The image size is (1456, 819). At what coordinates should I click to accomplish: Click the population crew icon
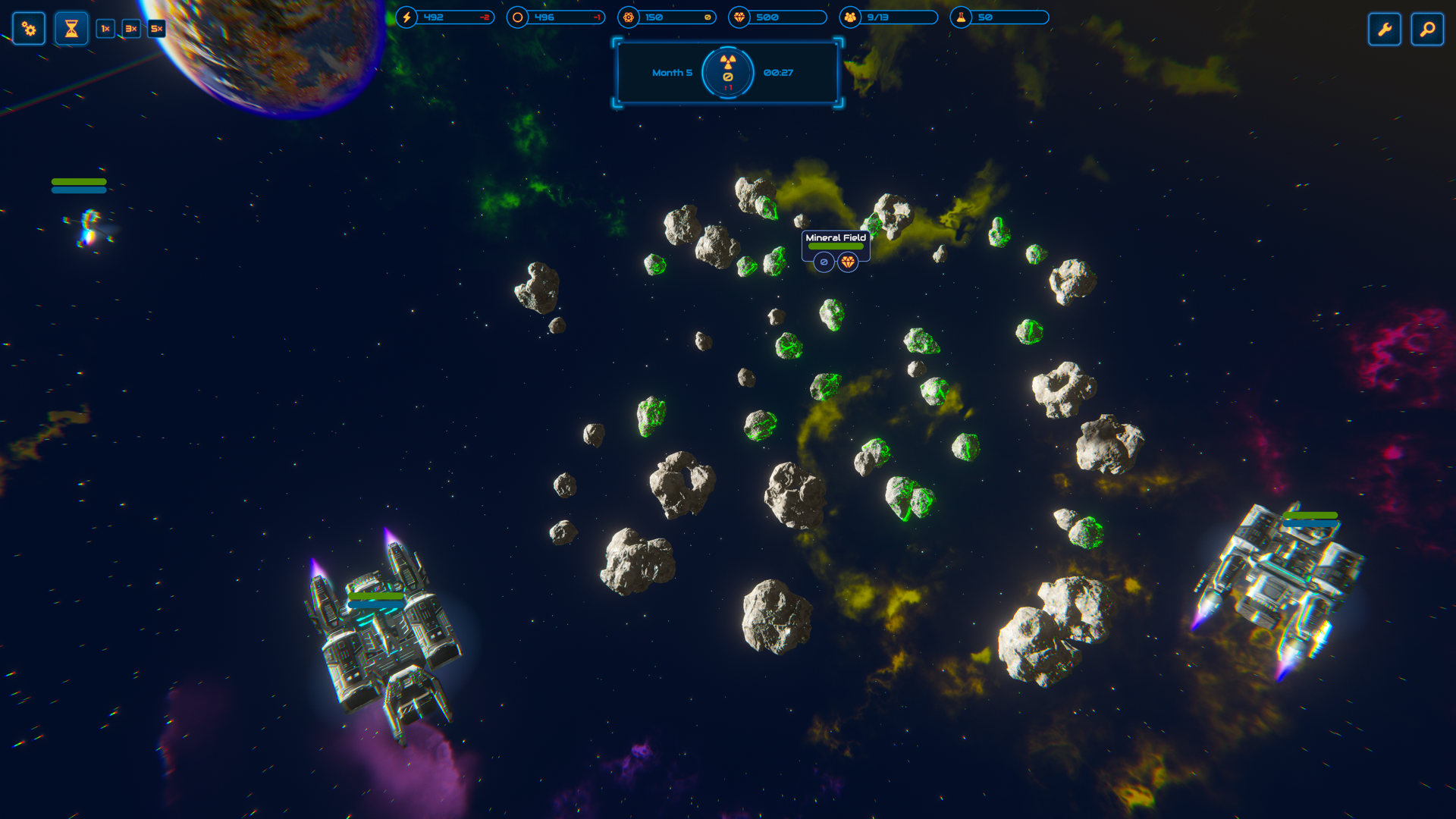click(850, 17)
